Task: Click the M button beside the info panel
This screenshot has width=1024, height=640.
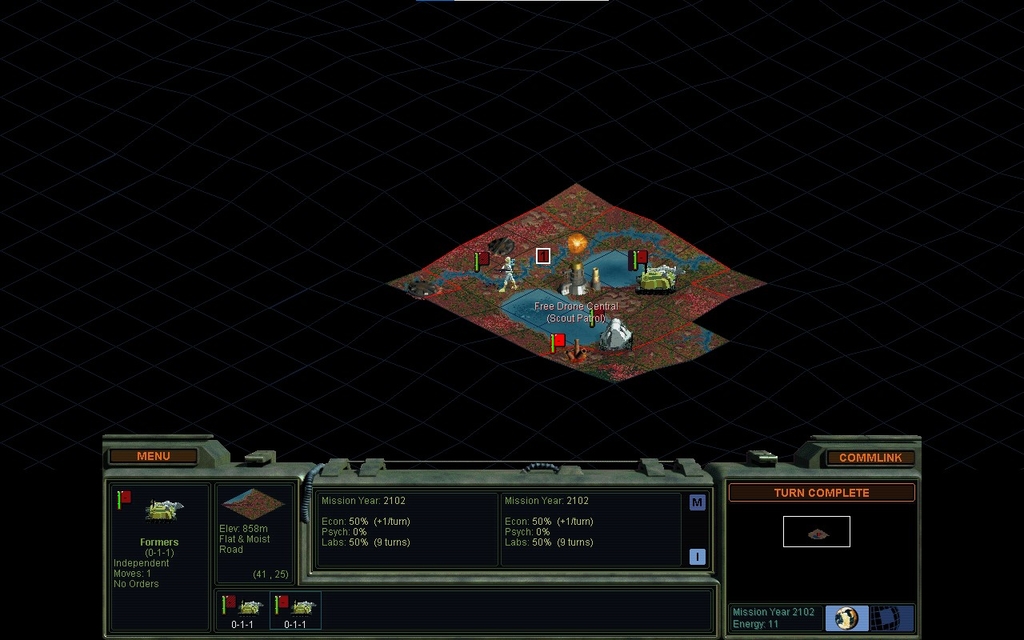Action: tap(697, 502)
